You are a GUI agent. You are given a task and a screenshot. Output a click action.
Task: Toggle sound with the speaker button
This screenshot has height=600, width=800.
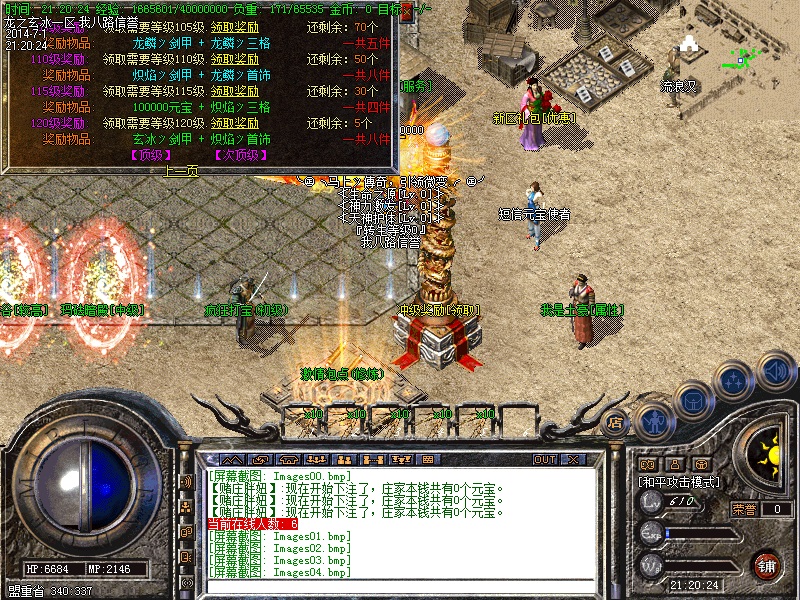pyautogui.click(x=775, y=368)
